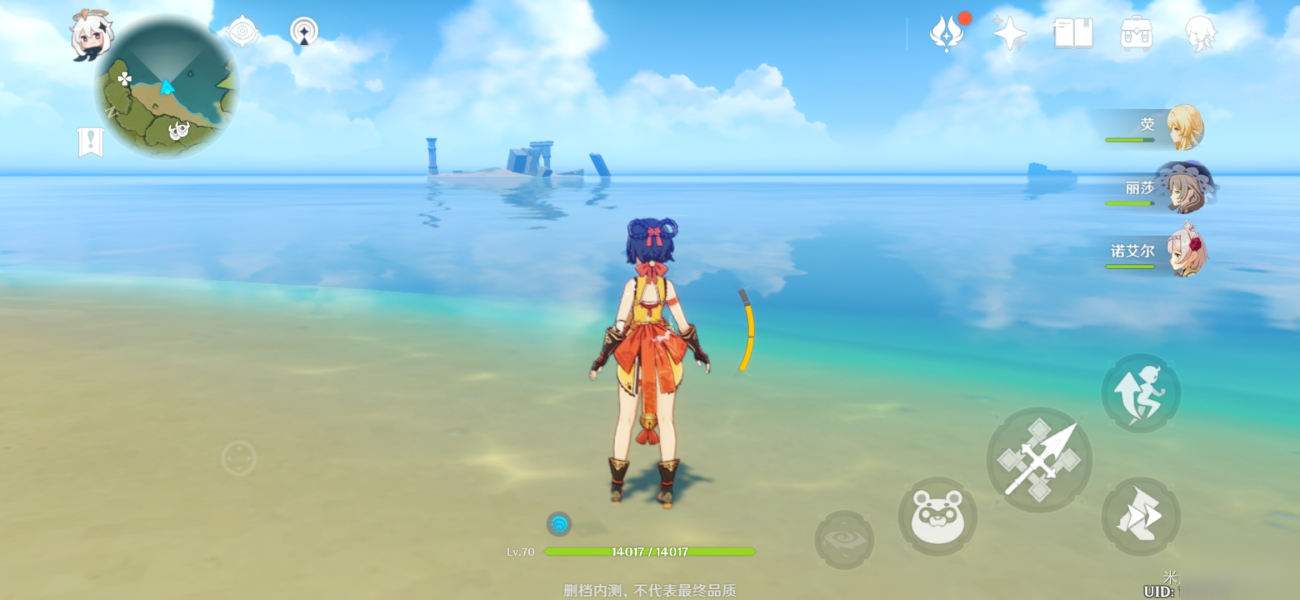The image size is (1300, 600).
Task: Open the compass icon beside the minimap
Action: click(242, 31)
